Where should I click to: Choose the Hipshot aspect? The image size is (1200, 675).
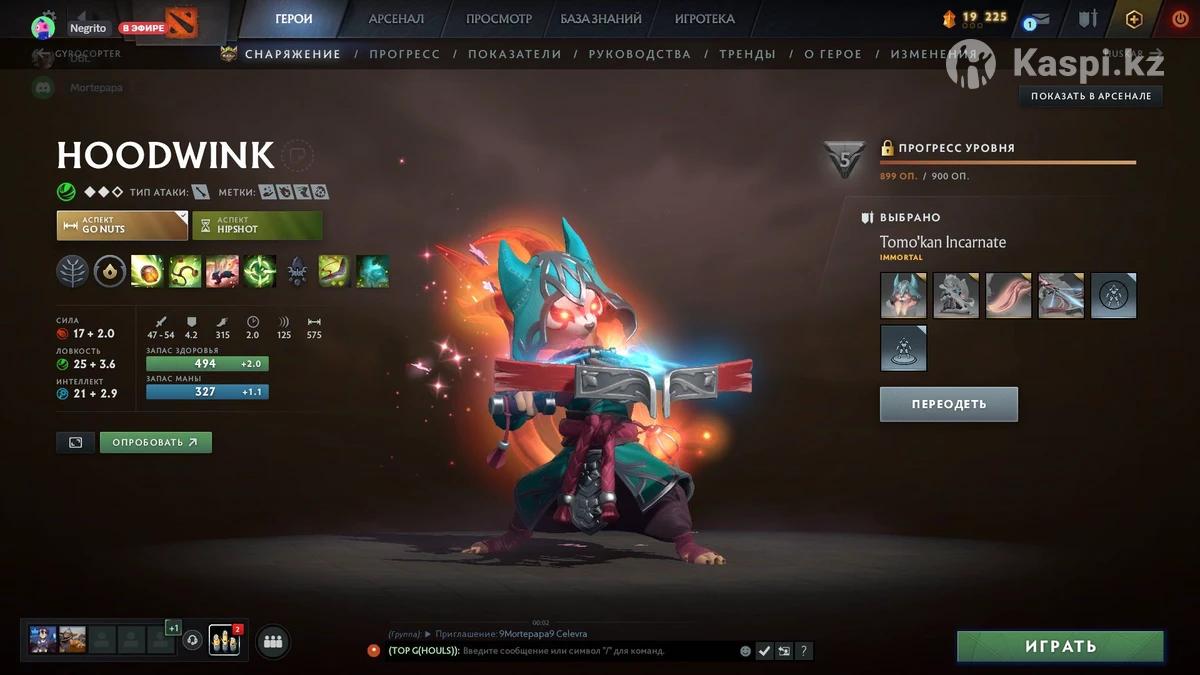click(x=257, y=225)
